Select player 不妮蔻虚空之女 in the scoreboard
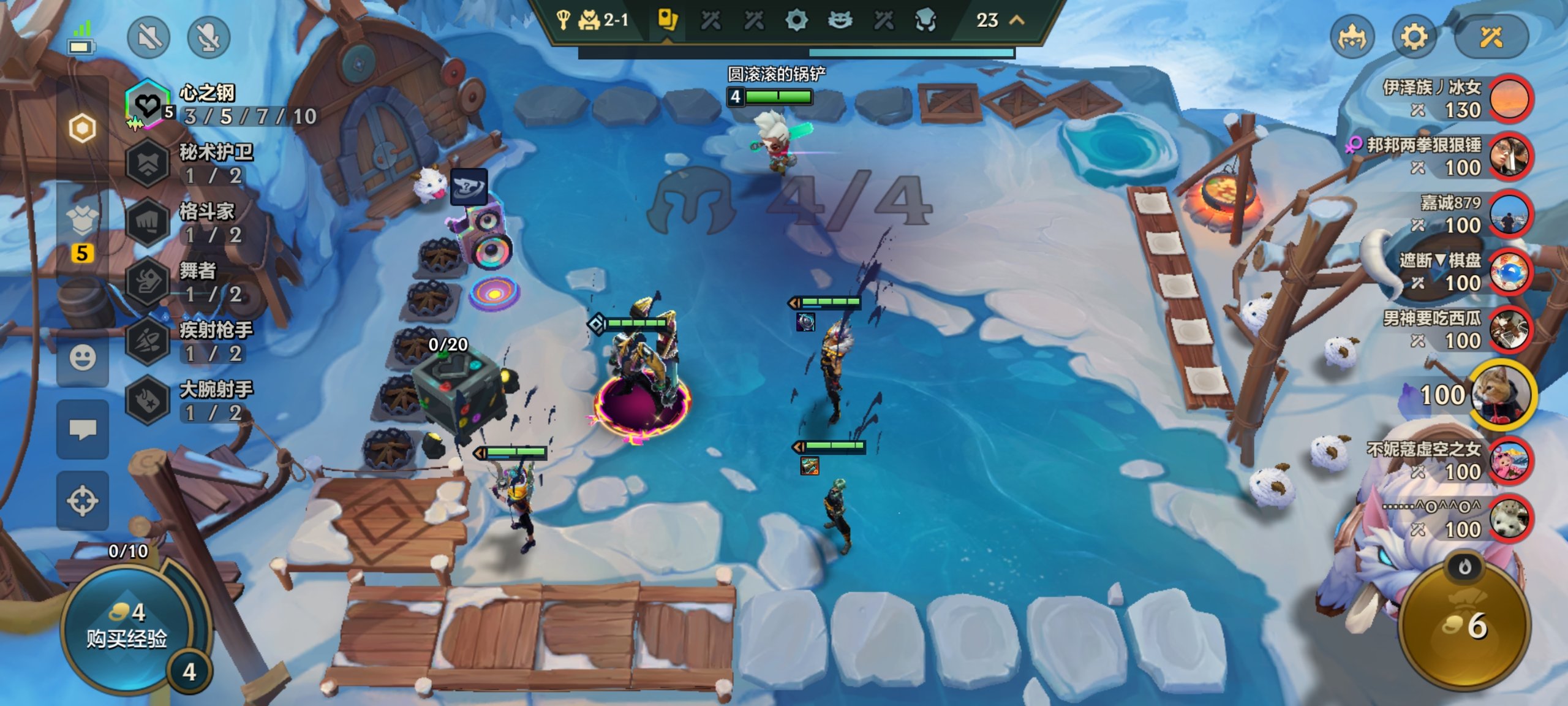1568x706 pixels. coord(1510,460)
